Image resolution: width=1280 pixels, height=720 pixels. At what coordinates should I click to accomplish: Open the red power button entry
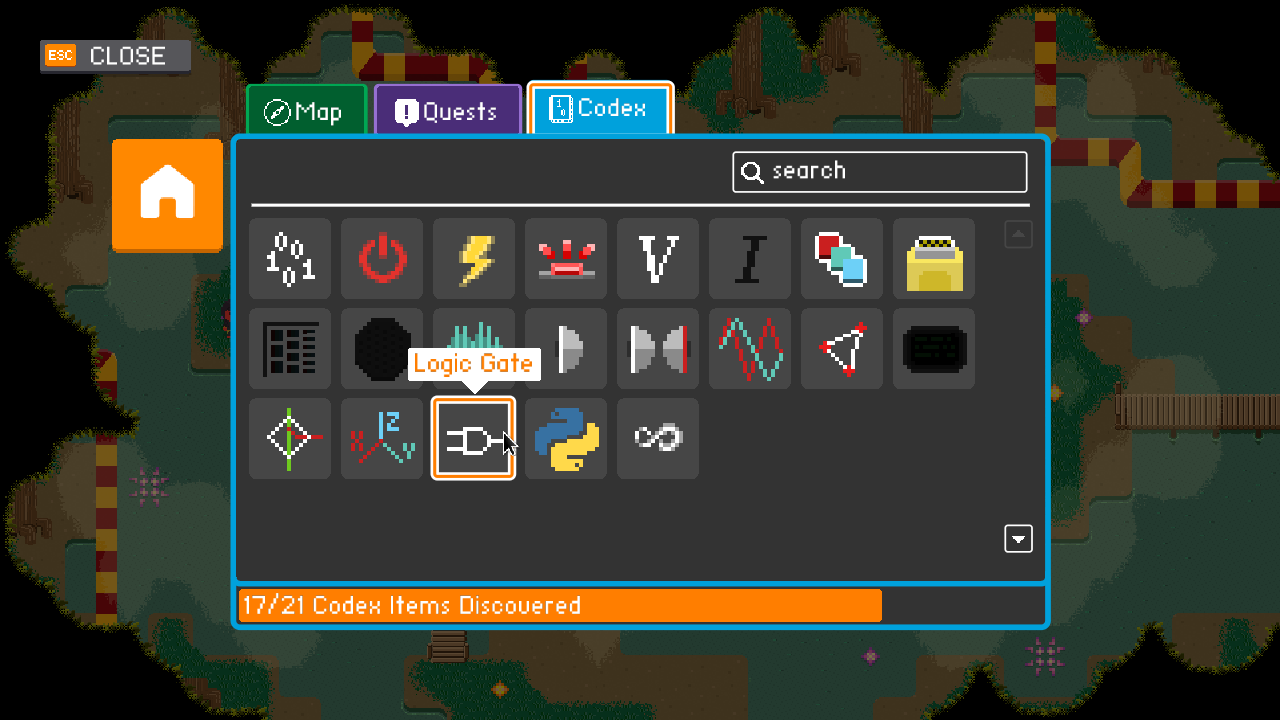point(381,259)
